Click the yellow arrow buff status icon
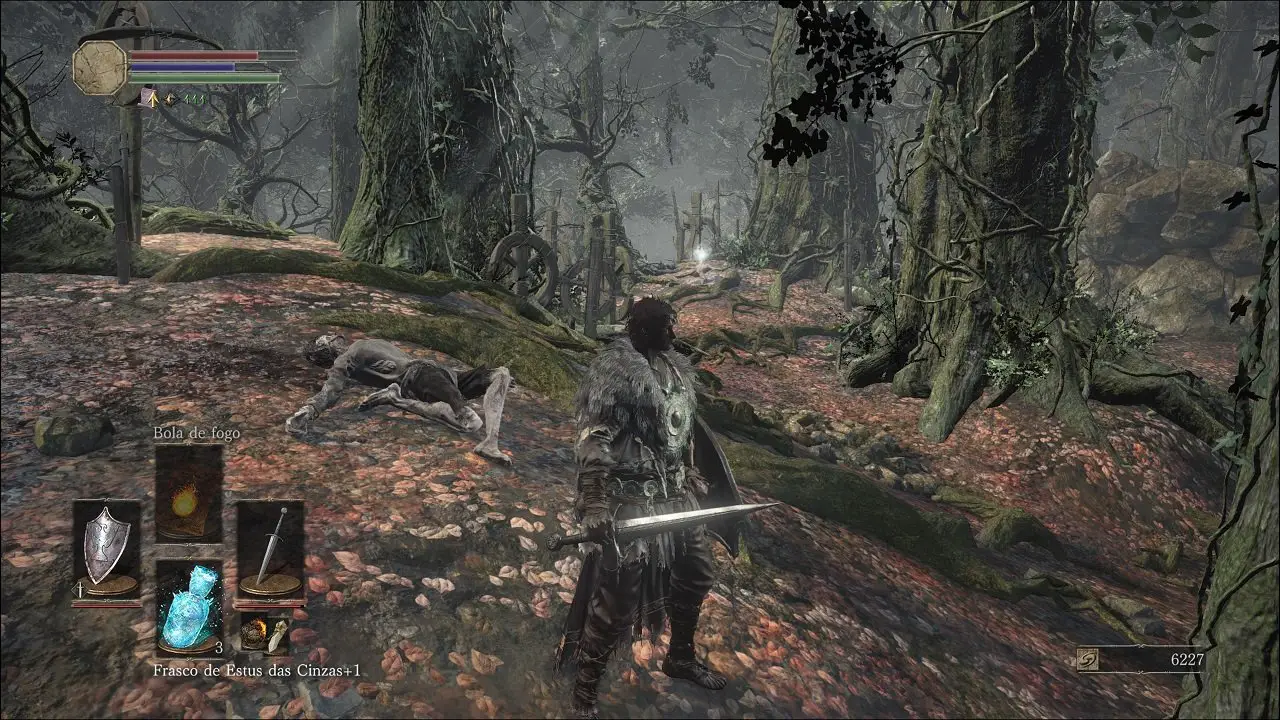Viewport: 1280px width, 720px height. (150, 97)
